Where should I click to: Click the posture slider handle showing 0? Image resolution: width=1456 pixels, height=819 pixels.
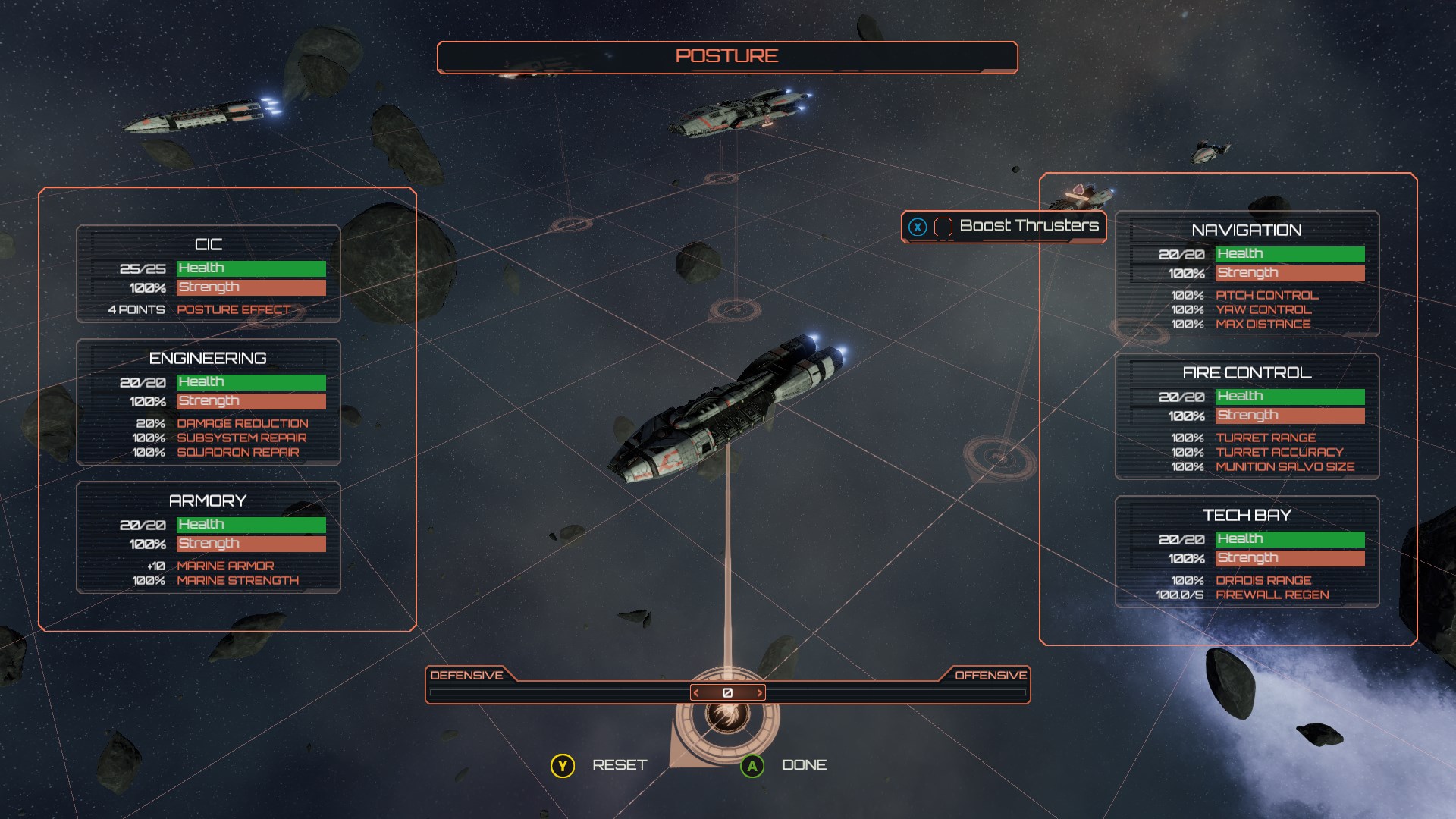click(727, 692)
